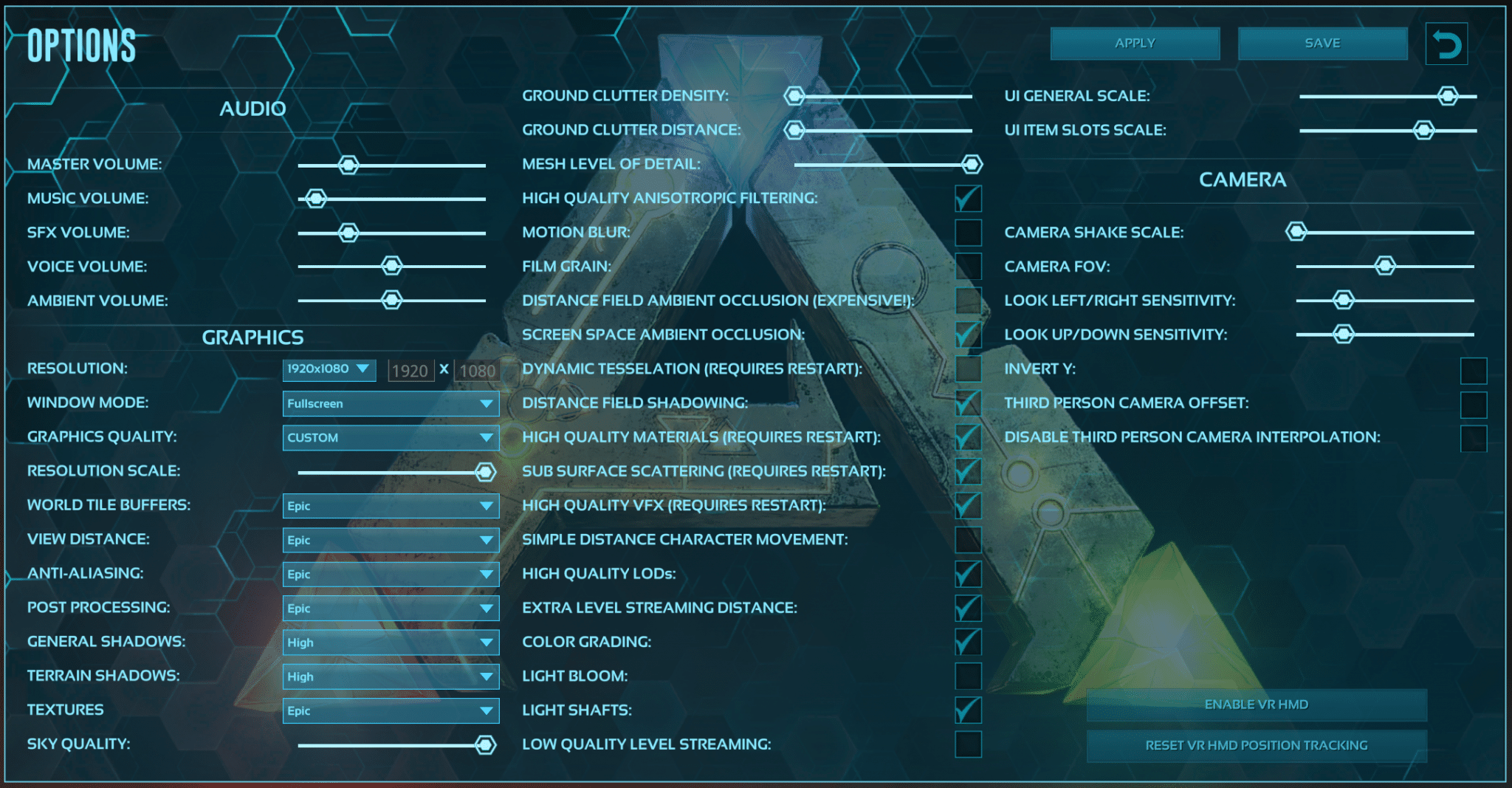Open the Textures quality dropdown
Screen dimensions: 1512x788
click(x=391, y=710)
